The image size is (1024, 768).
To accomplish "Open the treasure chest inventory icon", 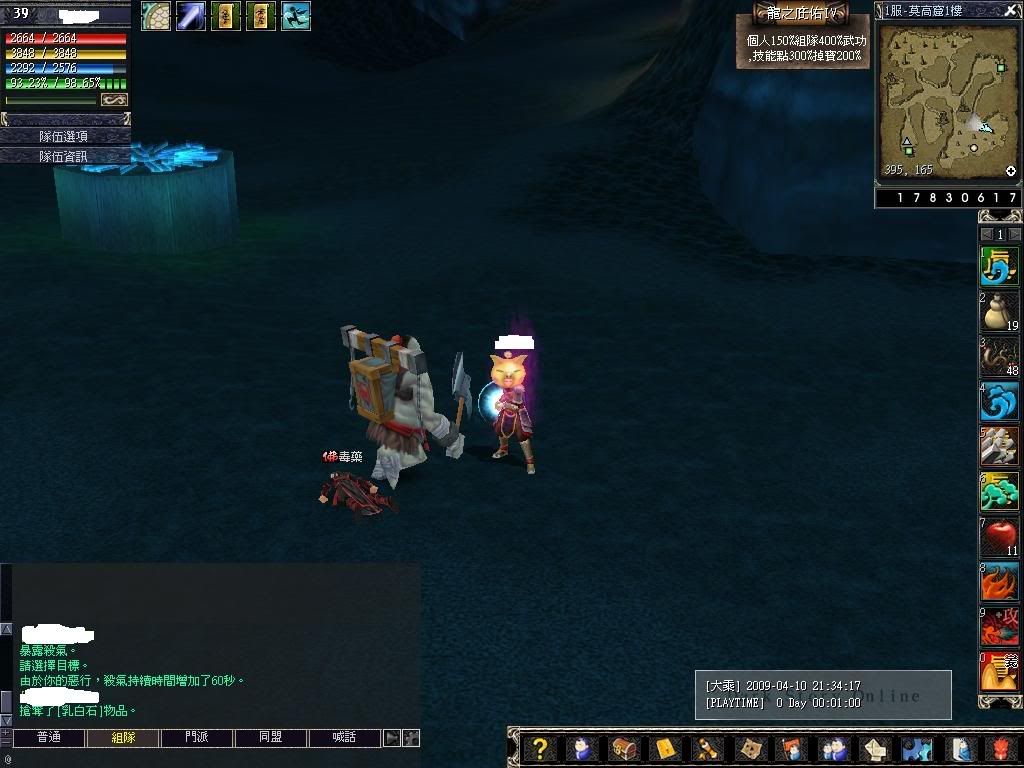I will coord(624,749).
